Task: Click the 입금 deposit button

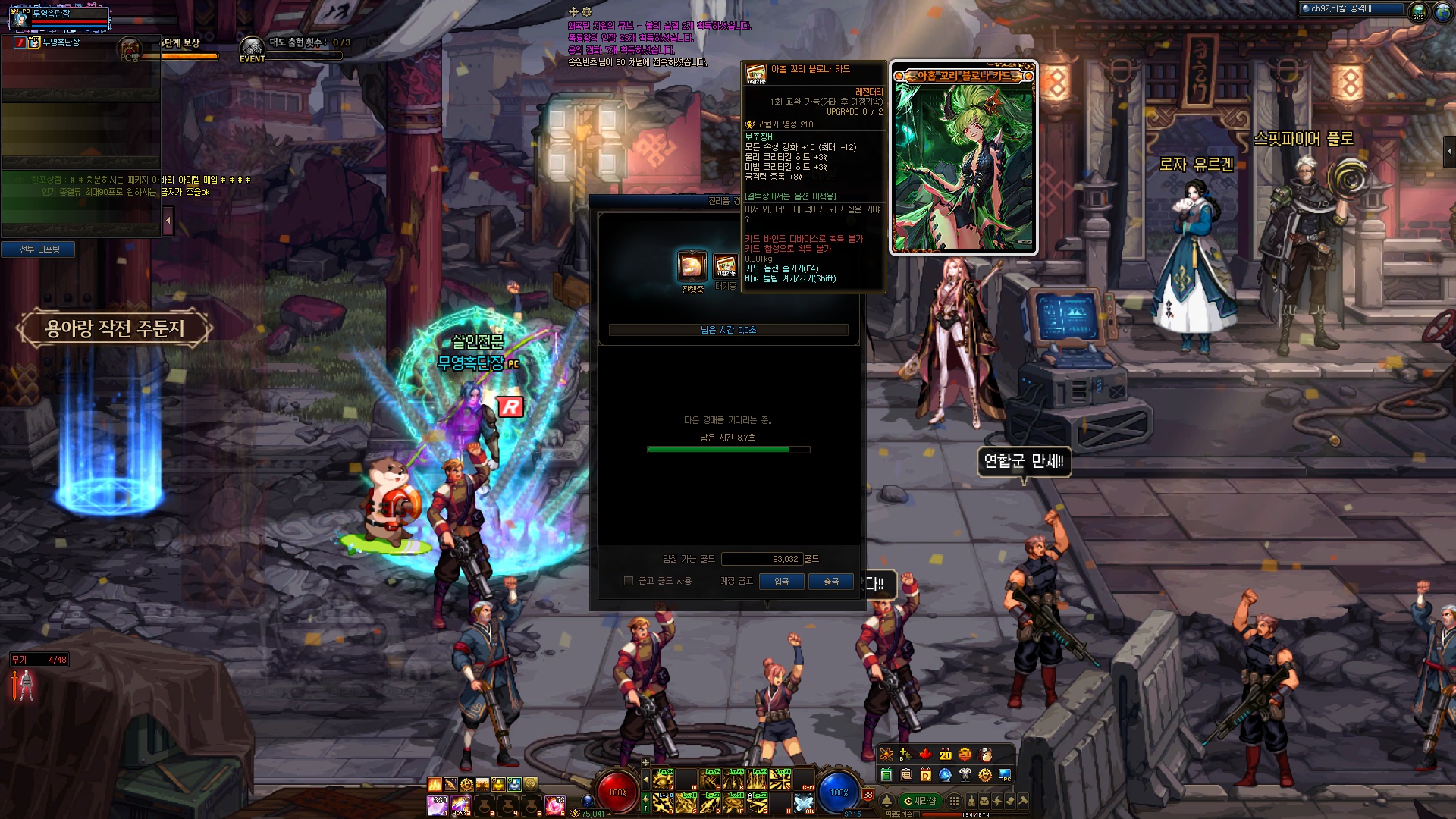Action: (781, 582)
